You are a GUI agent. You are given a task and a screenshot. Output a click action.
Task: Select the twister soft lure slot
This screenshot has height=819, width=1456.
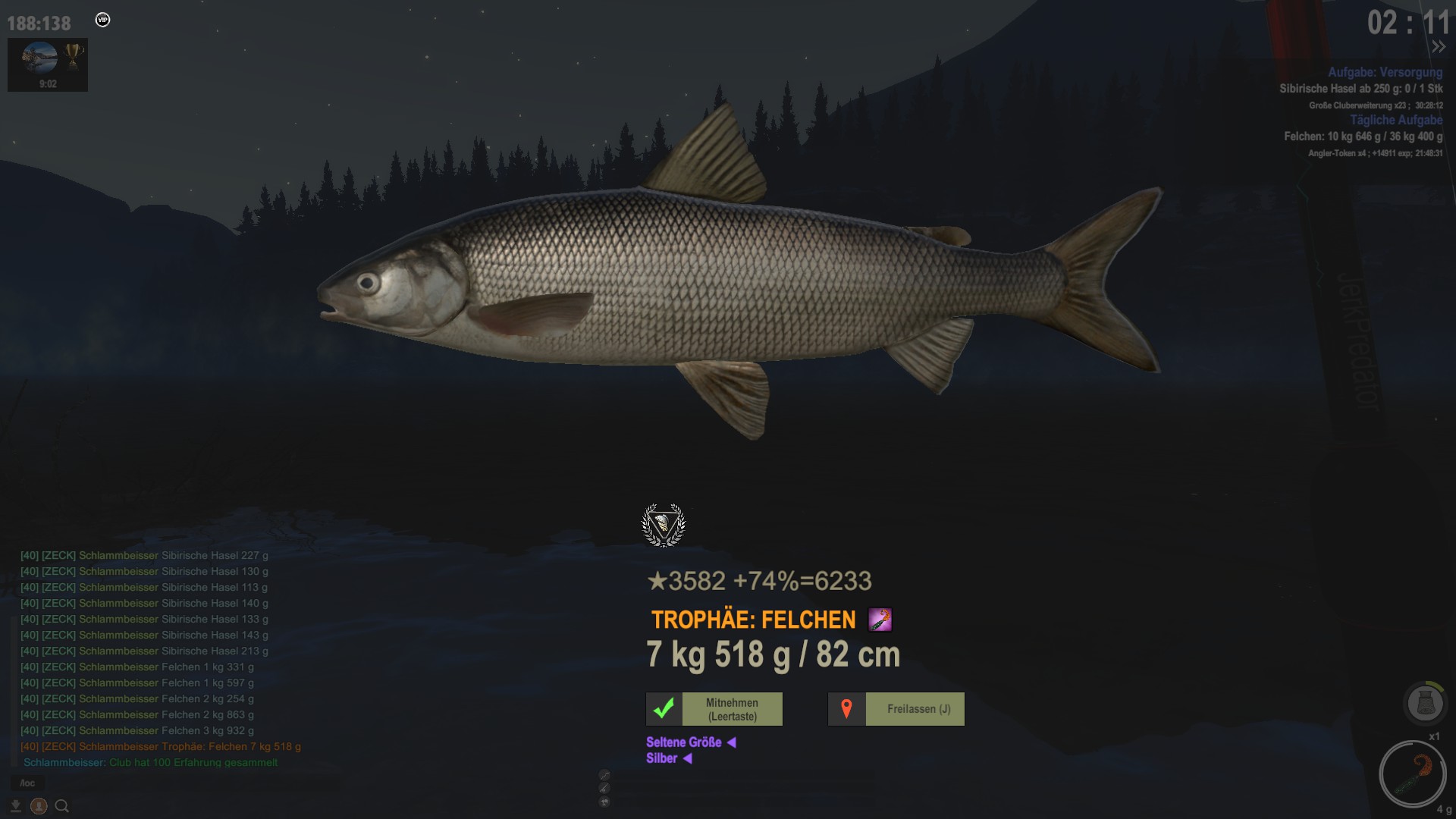[1413, 774]
